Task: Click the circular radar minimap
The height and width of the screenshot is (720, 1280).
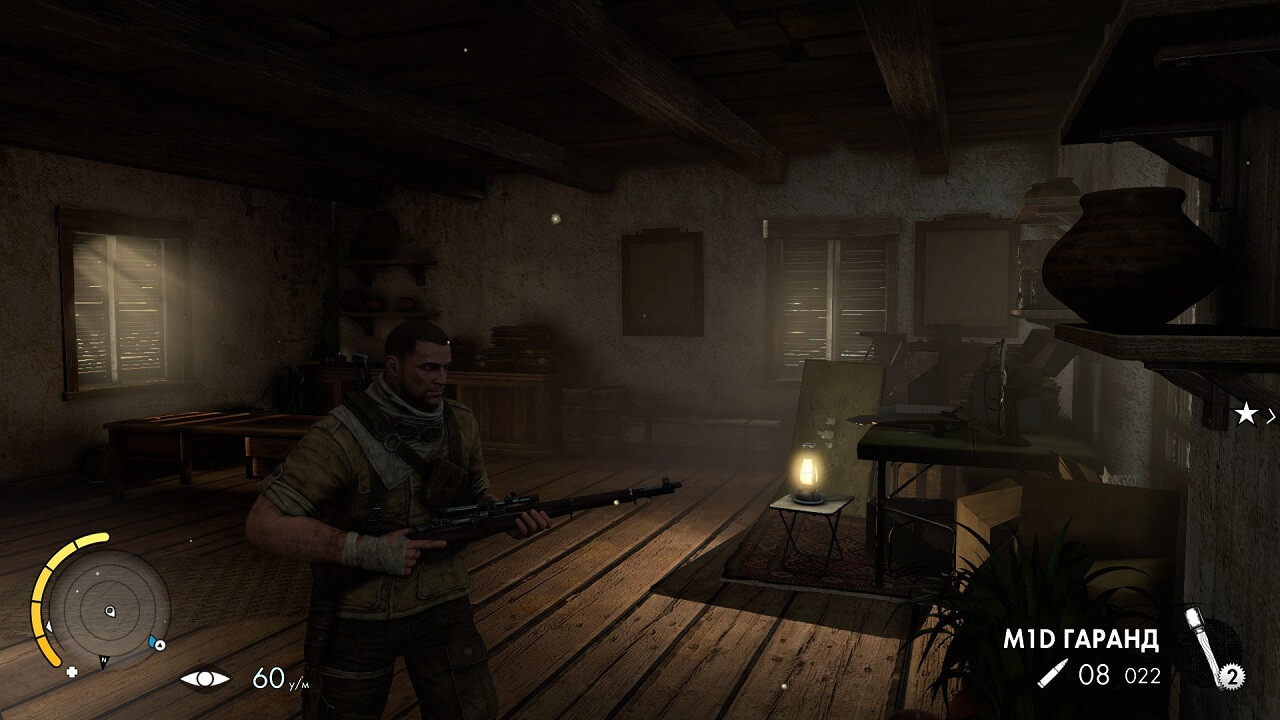Action: tap(110, 610)
